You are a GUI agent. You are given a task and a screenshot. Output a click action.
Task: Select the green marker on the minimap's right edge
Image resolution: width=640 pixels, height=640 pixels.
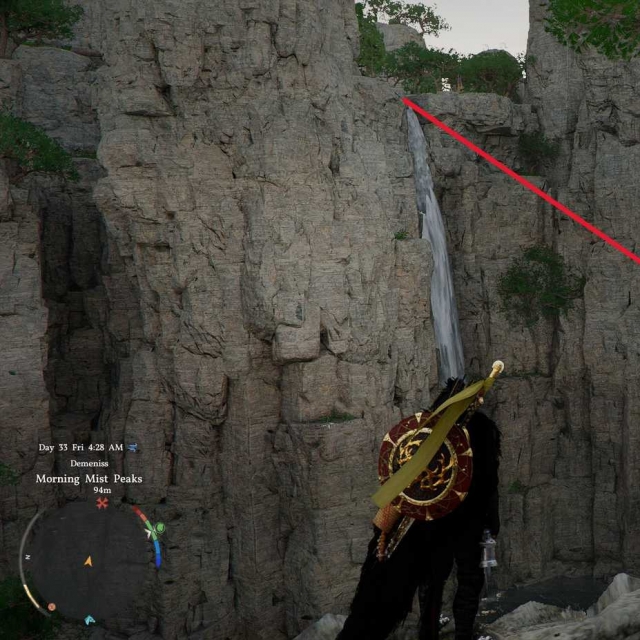(159, 528)
